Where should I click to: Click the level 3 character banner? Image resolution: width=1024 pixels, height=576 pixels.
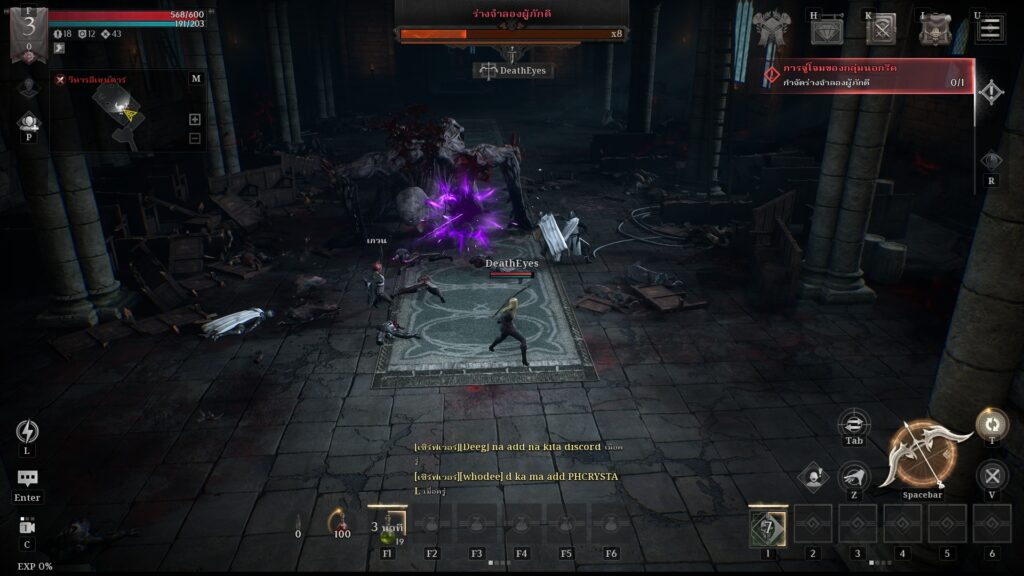(28, 30)
